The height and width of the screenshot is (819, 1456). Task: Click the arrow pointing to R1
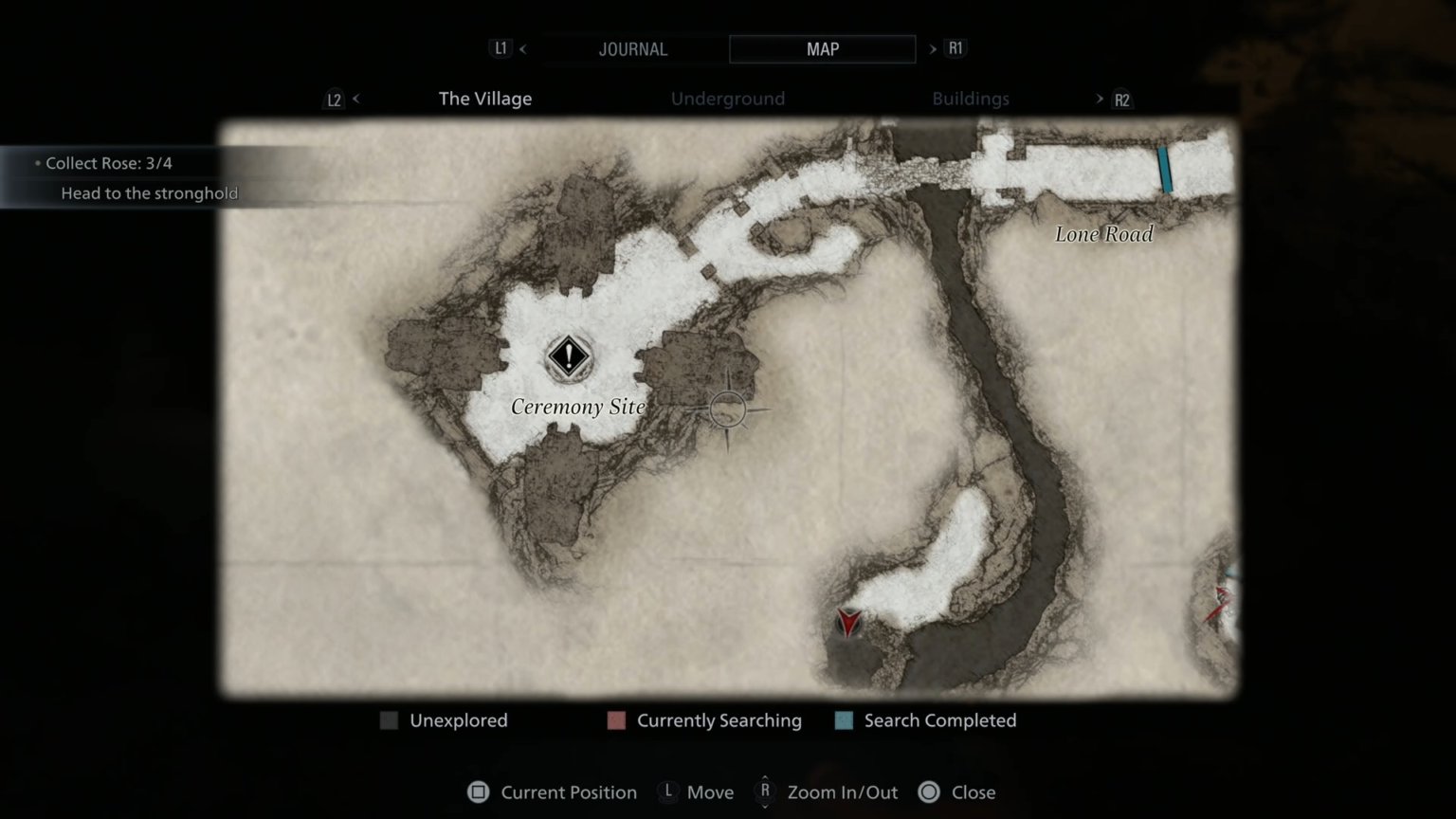click(932, 48)
